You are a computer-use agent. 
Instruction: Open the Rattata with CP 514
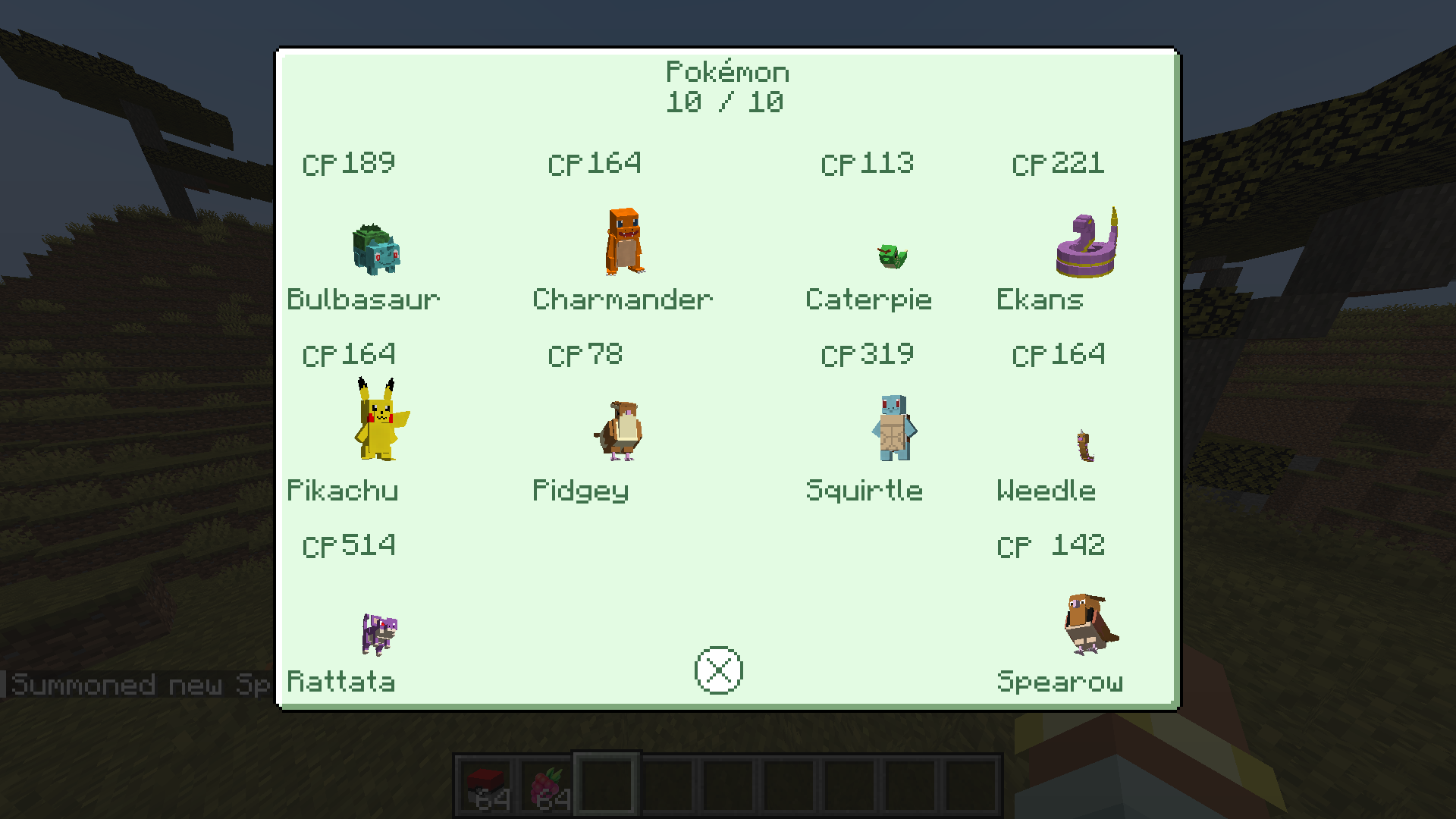(378, 633)
